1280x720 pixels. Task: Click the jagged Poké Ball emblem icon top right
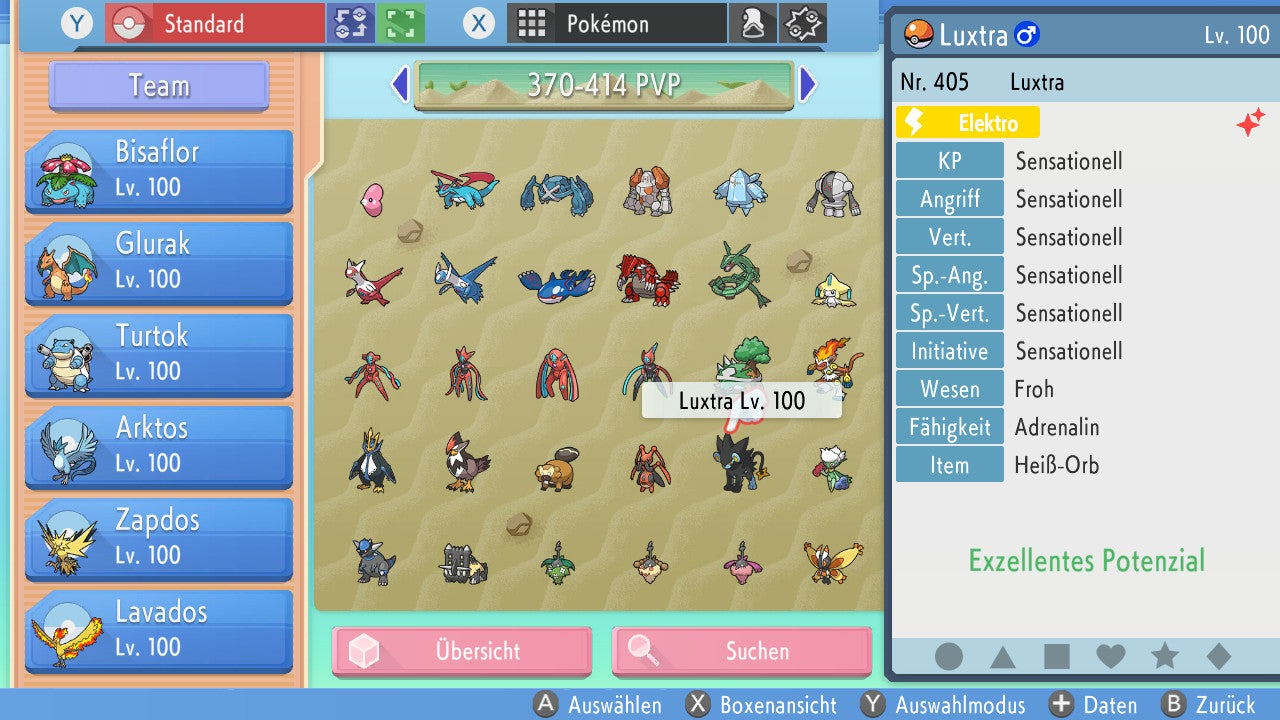click(802, 22)
